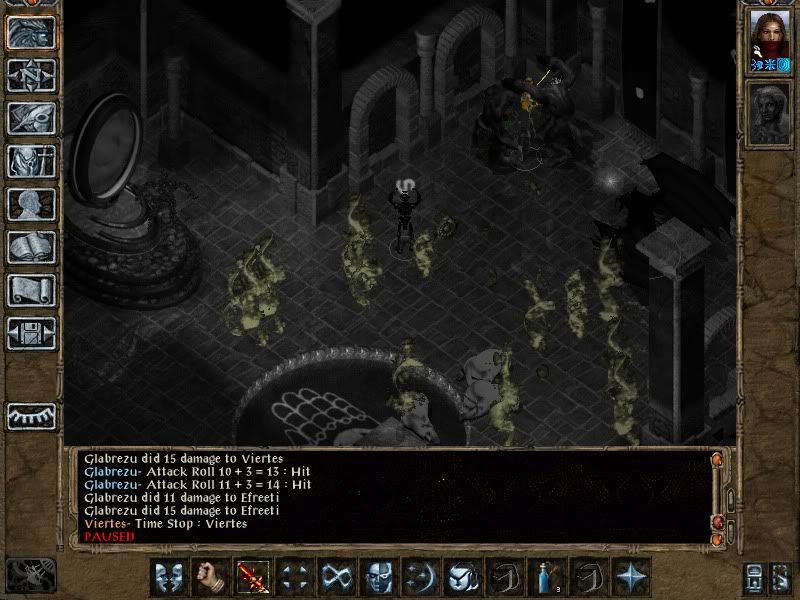
Task: Open the area map screen
Action: pos(31,76)
